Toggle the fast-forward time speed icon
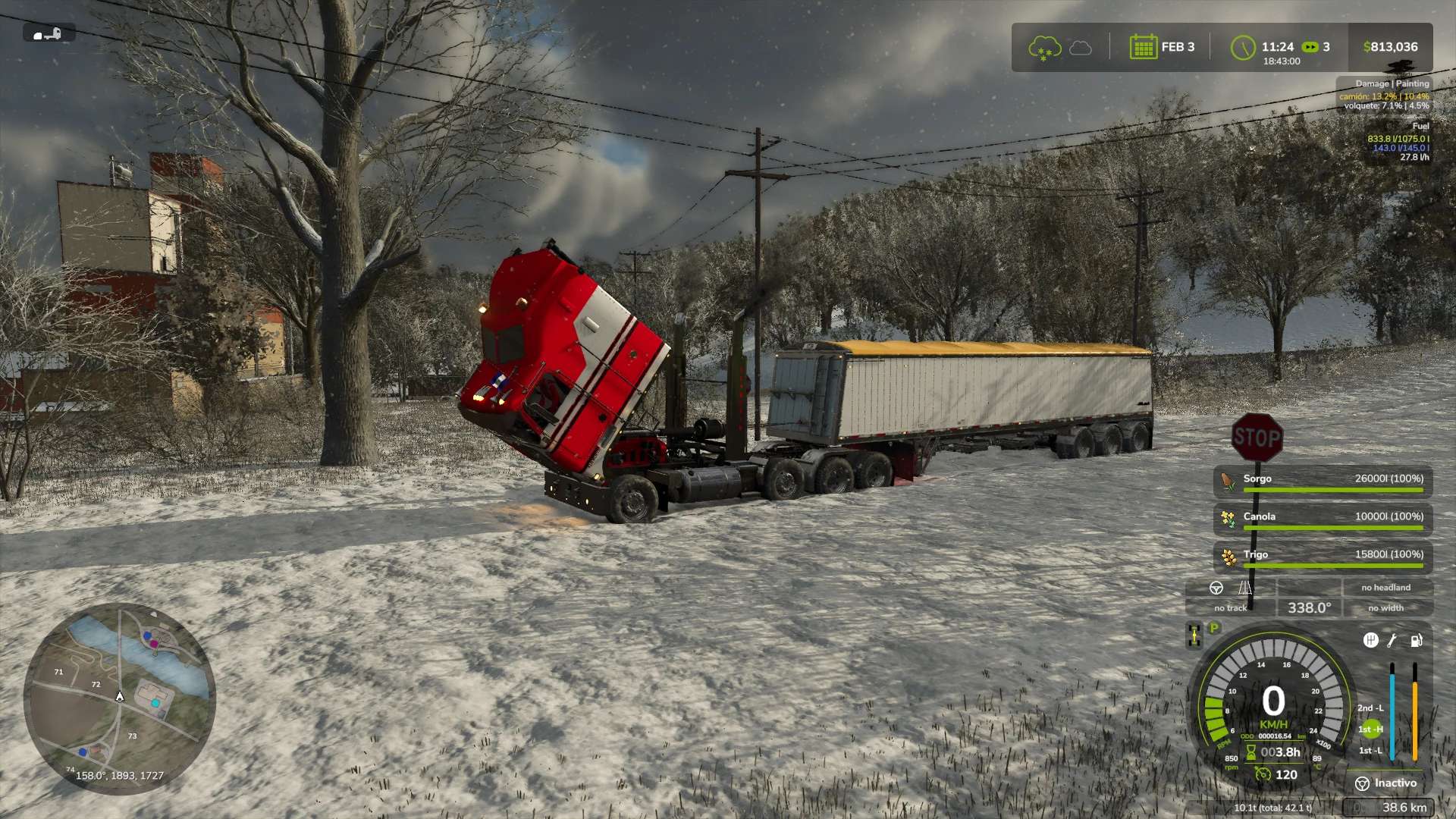The width and height of the screenshot is (1456, 819). (1310, 47)
